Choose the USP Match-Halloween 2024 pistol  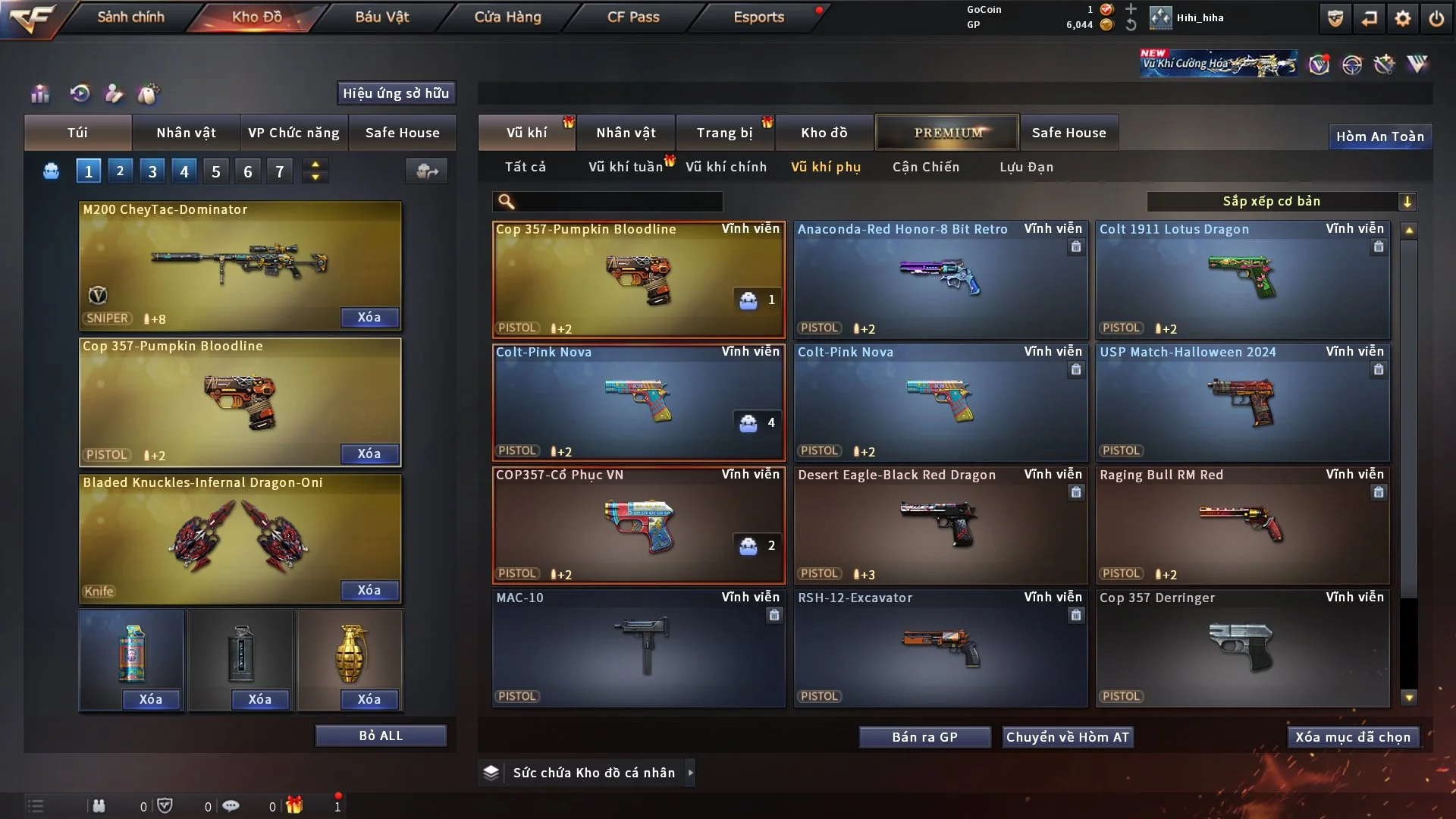(1242, 402)
